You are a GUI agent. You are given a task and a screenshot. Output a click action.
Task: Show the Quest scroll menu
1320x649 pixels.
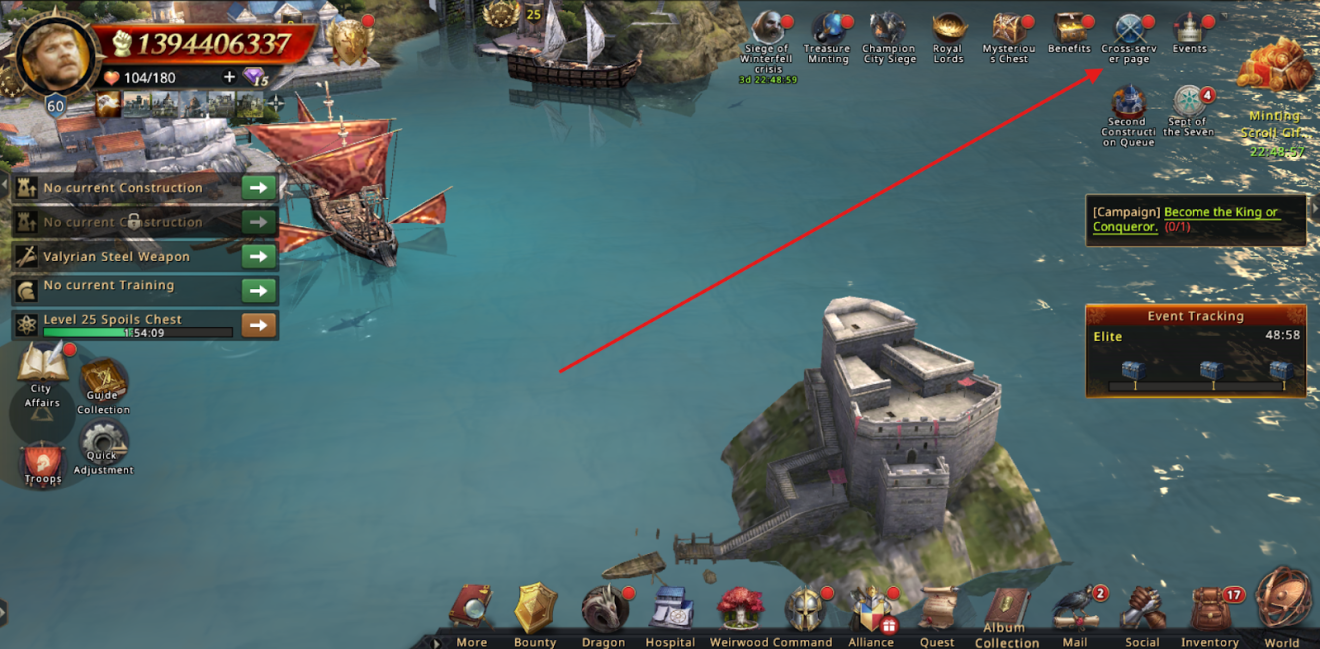(x=937, y=608)
